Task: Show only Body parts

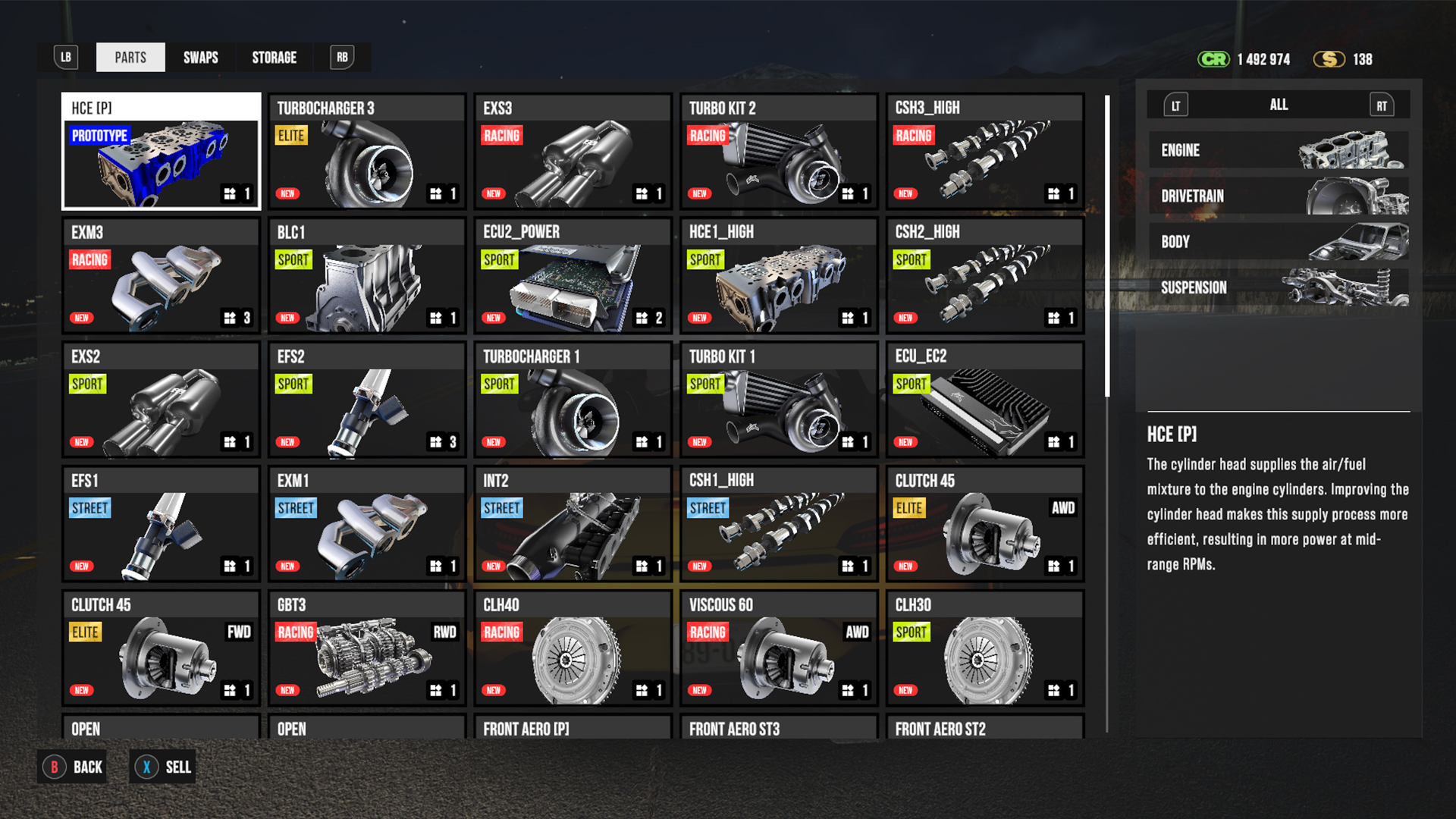Action: (x=1279, y=242)
